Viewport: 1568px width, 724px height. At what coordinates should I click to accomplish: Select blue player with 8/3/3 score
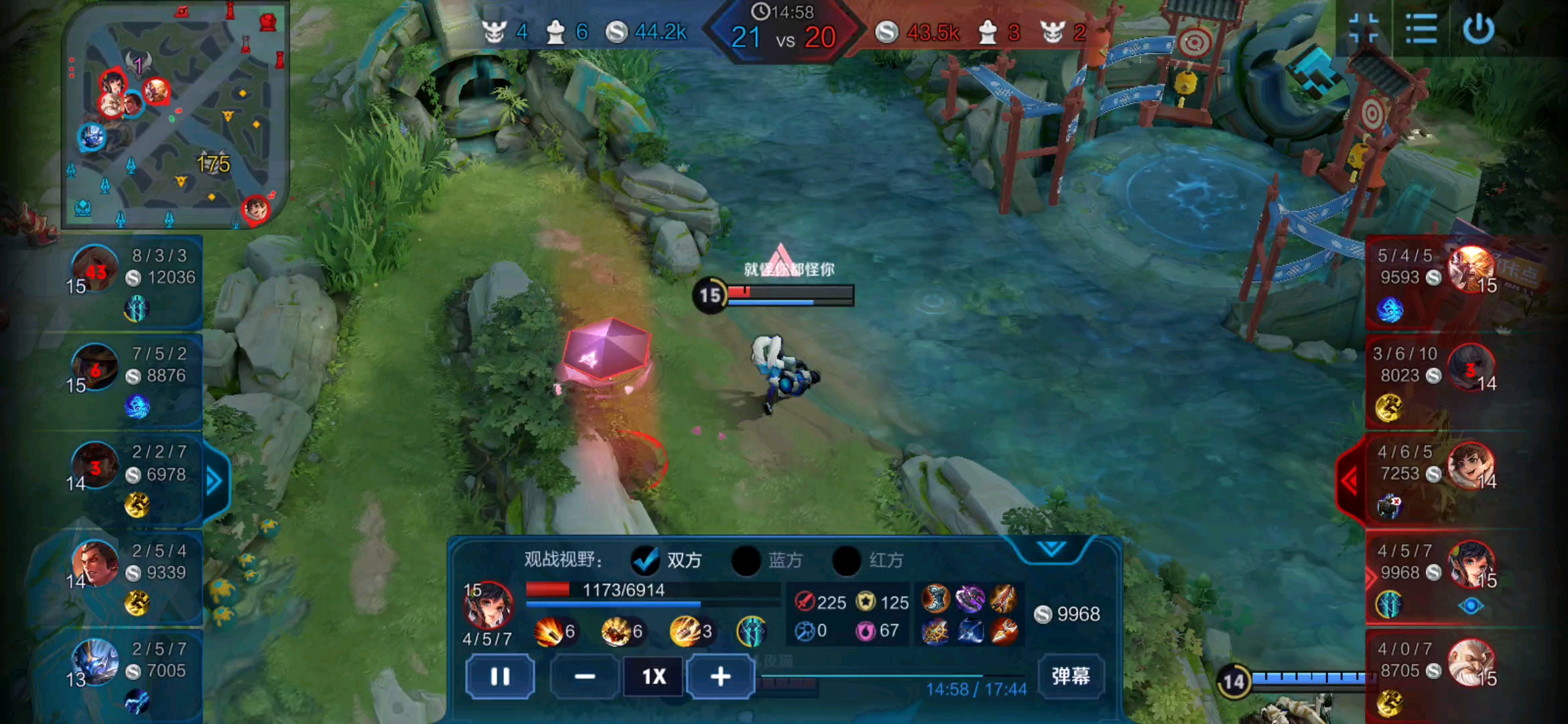point(134,280)
